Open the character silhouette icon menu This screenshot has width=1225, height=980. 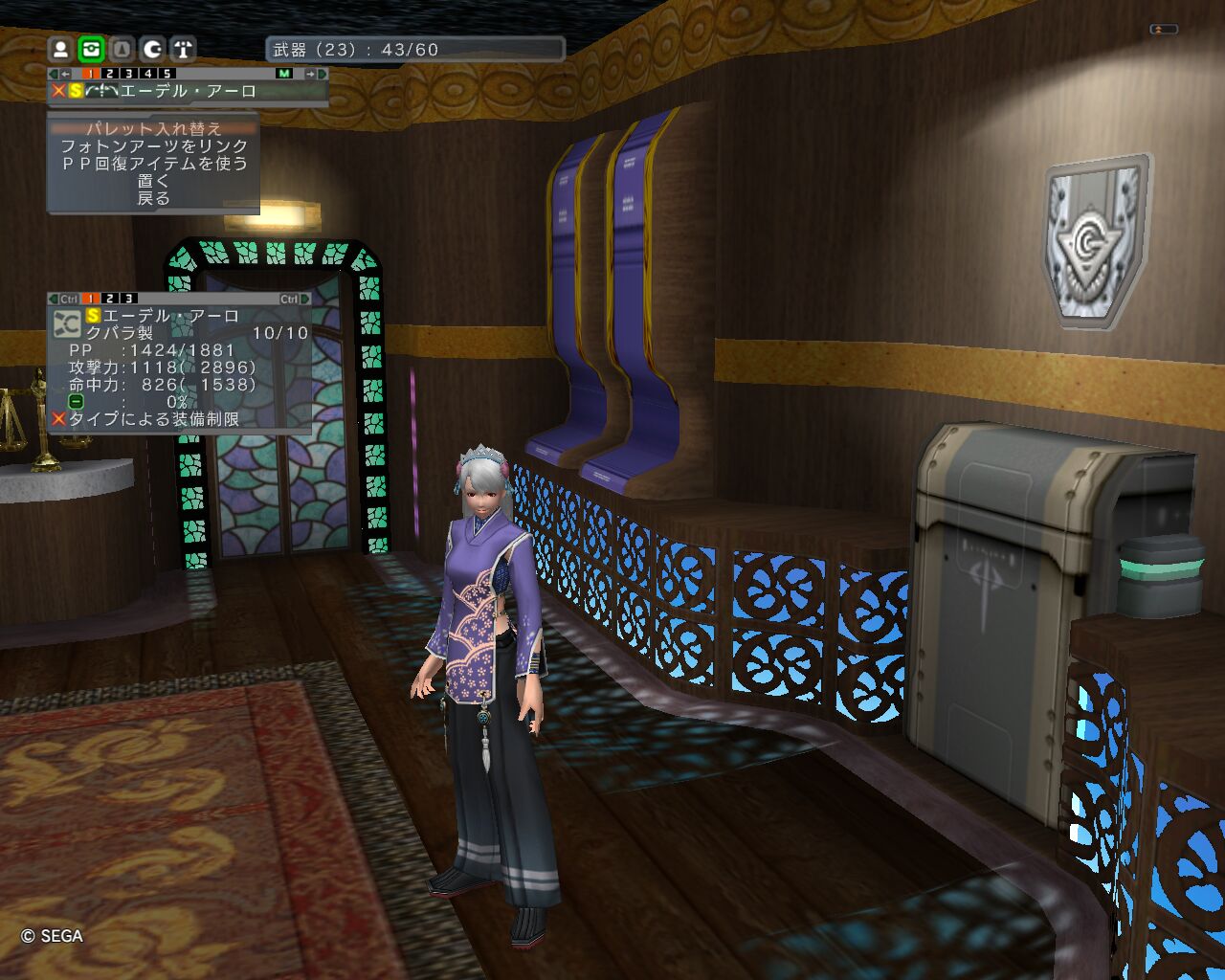(x=60, y=49)
